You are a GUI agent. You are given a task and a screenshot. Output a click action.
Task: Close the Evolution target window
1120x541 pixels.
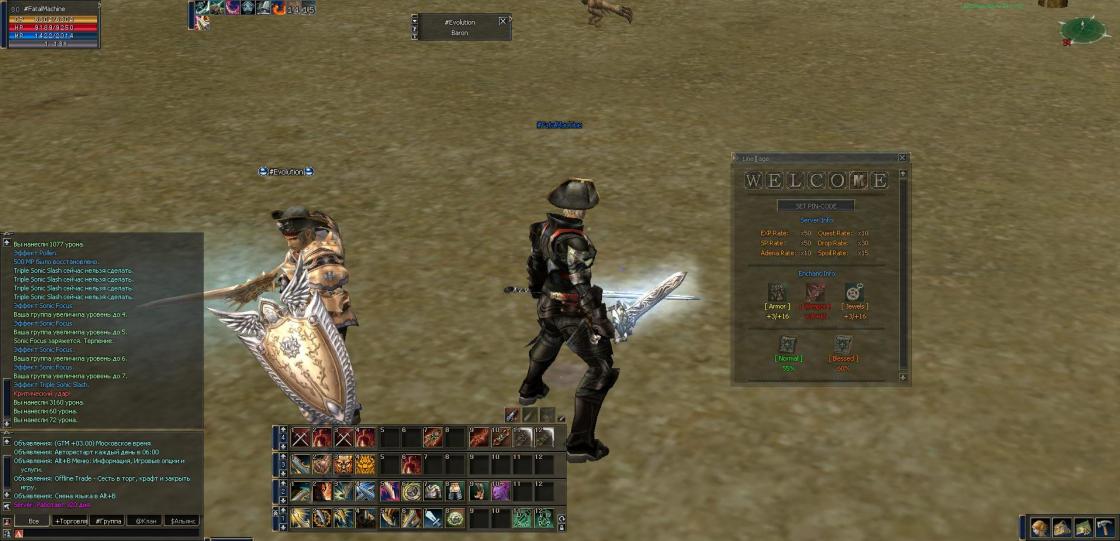(503, 20)
